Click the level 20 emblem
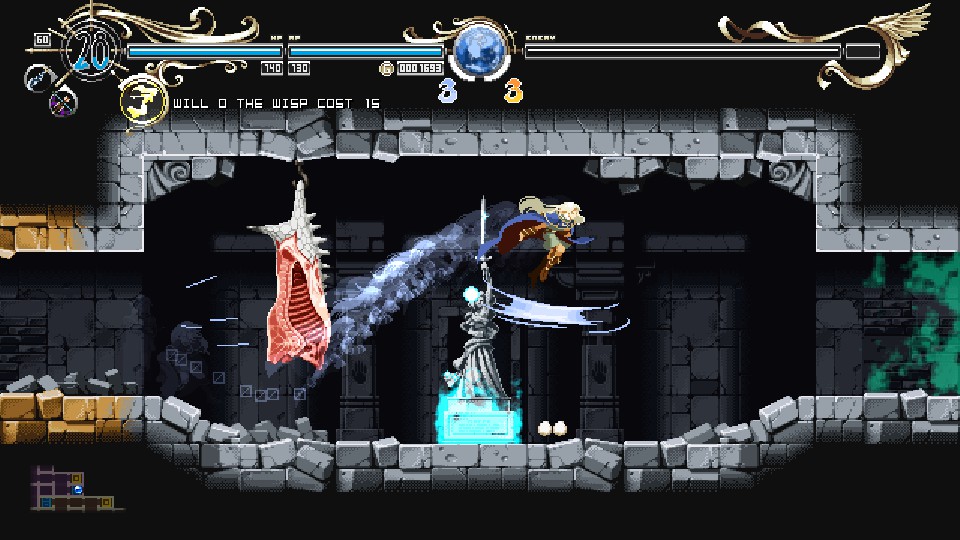The height and width of the screenshot is (540, 960). (x=92, y=52)
